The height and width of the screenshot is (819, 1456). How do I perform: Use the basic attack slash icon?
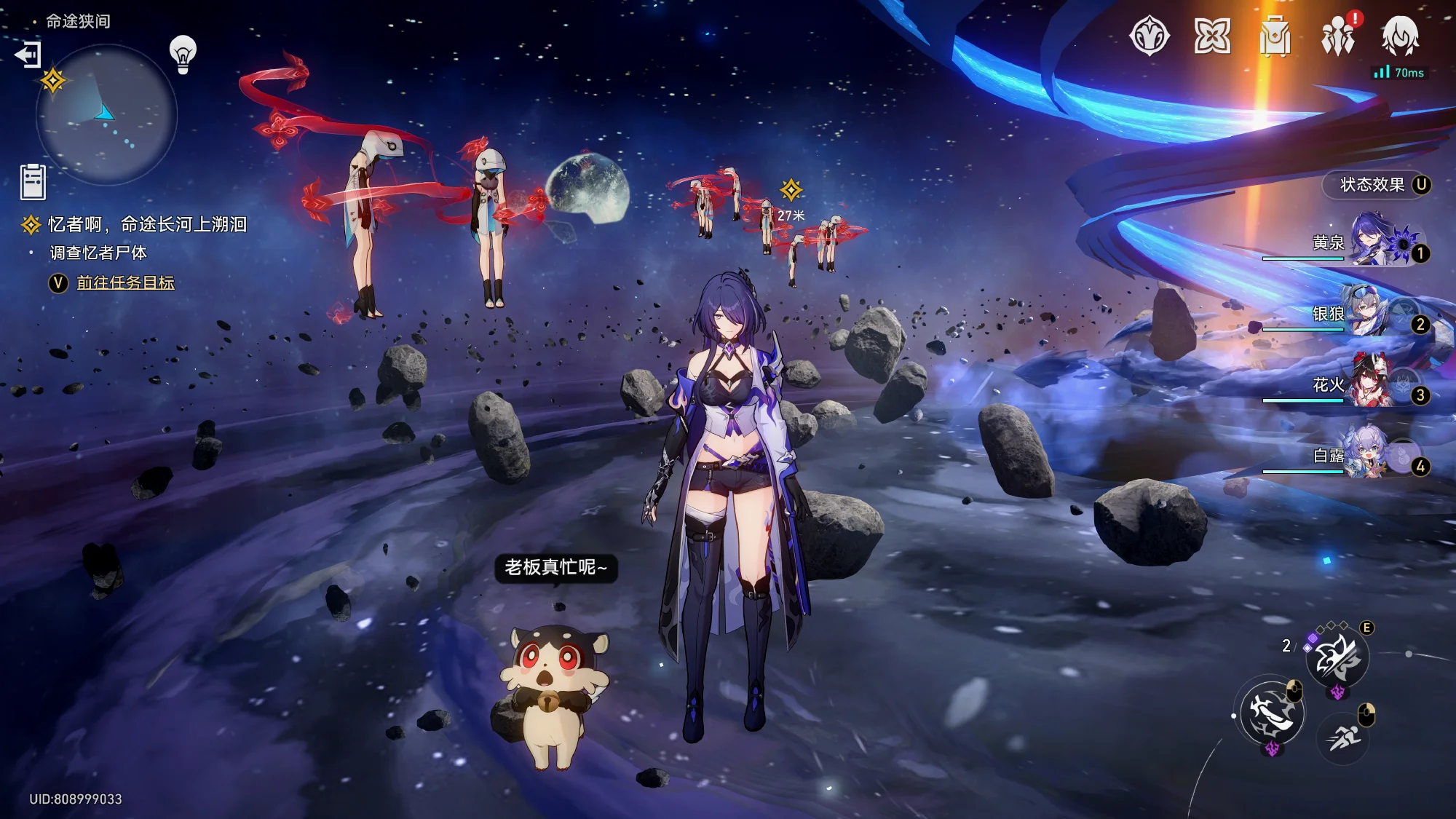(x=1271, y=713)
